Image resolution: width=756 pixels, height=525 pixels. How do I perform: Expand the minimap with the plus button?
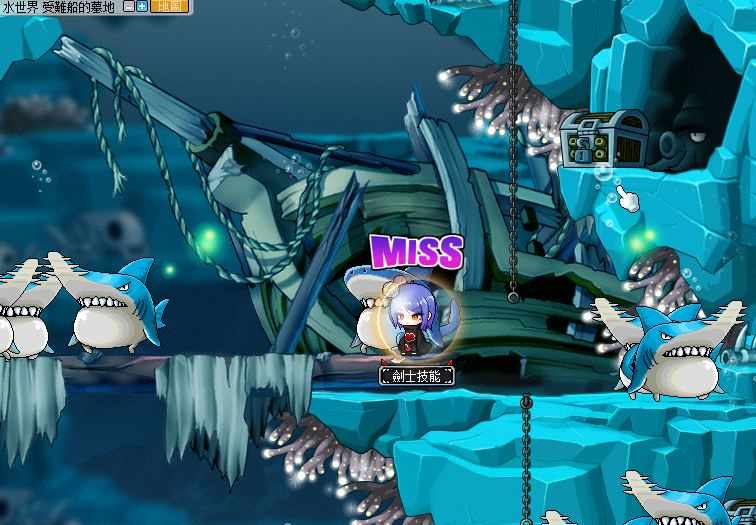click(142, 6)
